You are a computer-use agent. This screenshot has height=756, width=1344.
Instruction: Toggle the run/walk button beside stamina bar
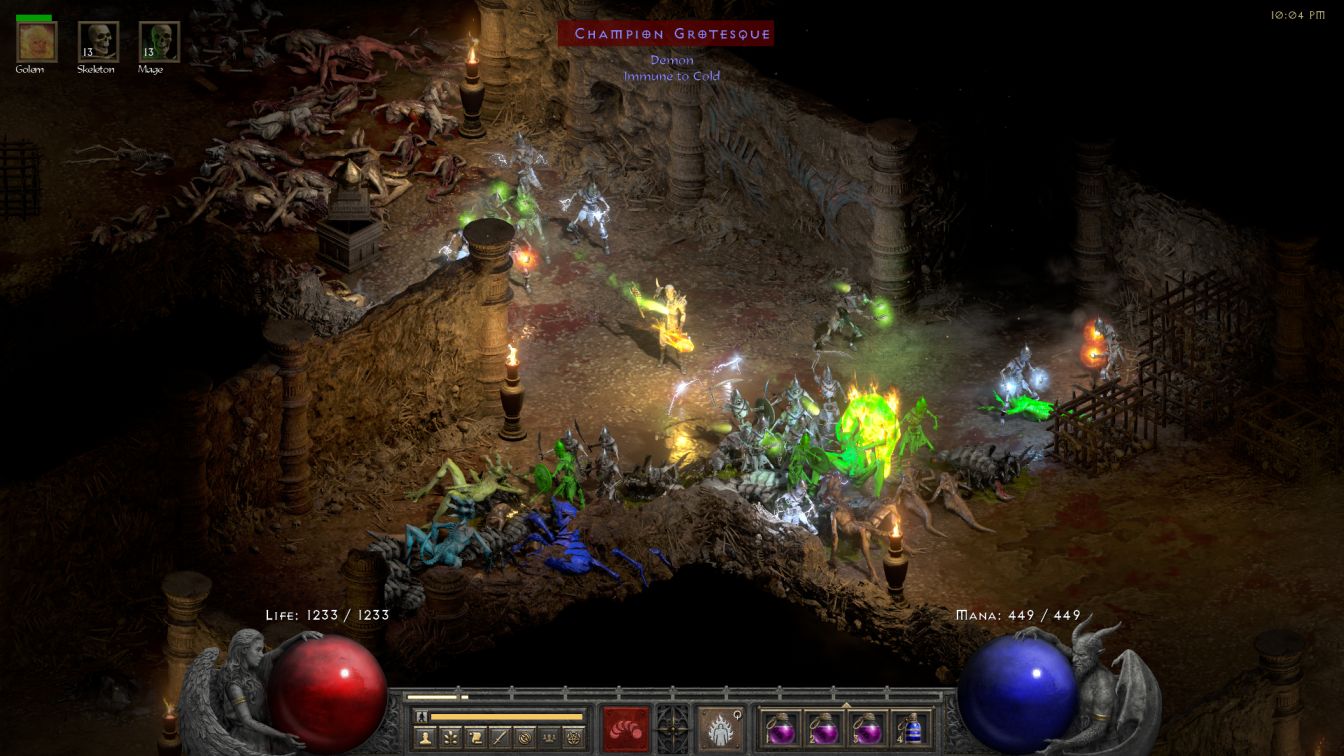421,716
